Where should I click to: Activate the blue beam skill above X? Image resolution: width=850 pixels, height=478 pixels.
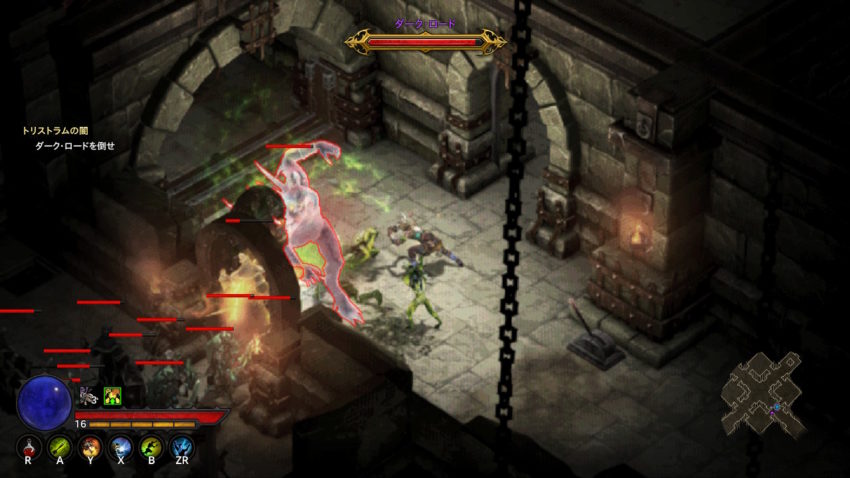[x=120, y=448]
